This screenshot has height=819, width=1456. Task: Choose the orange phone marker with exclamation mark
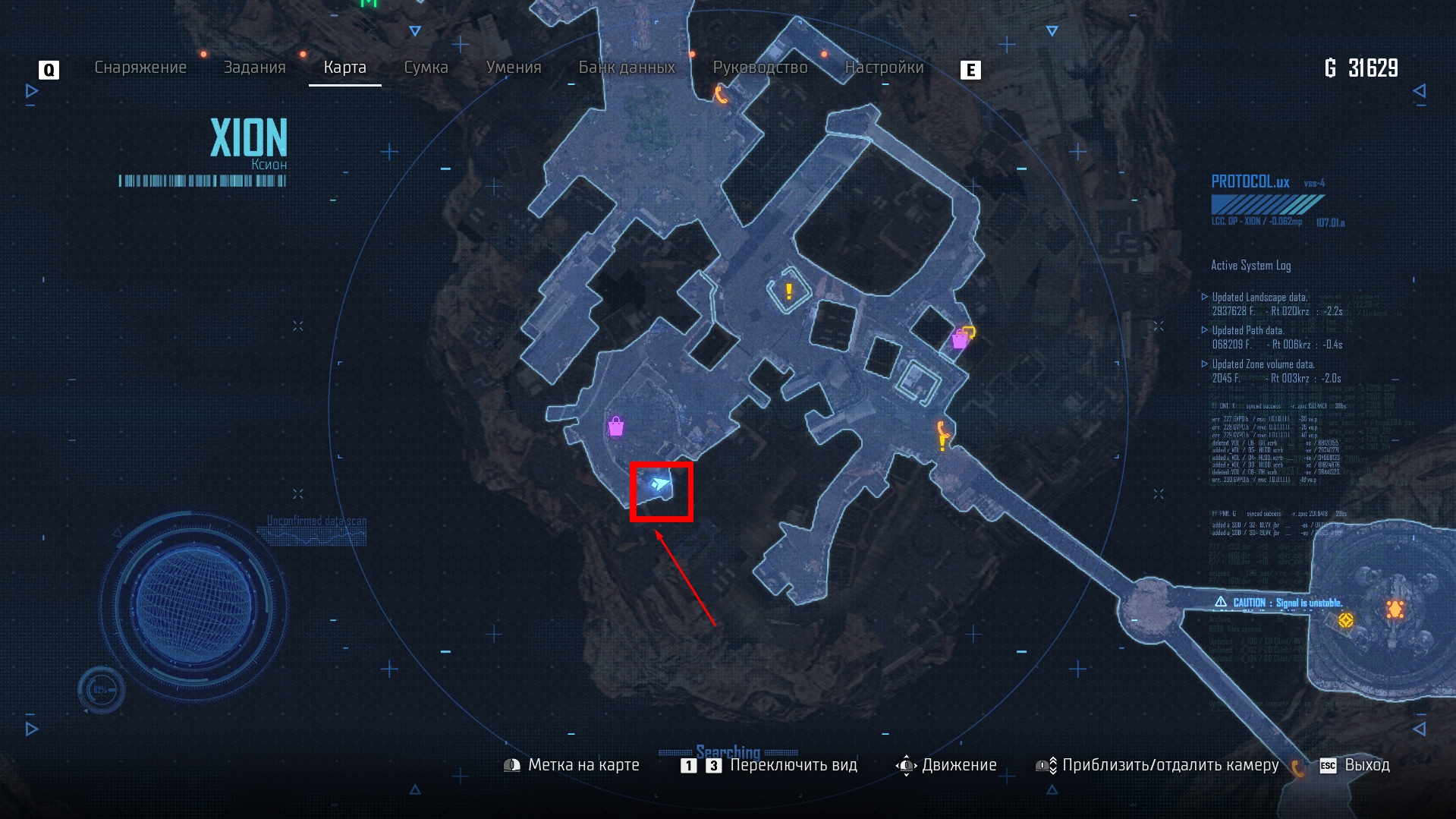(942, 436)
